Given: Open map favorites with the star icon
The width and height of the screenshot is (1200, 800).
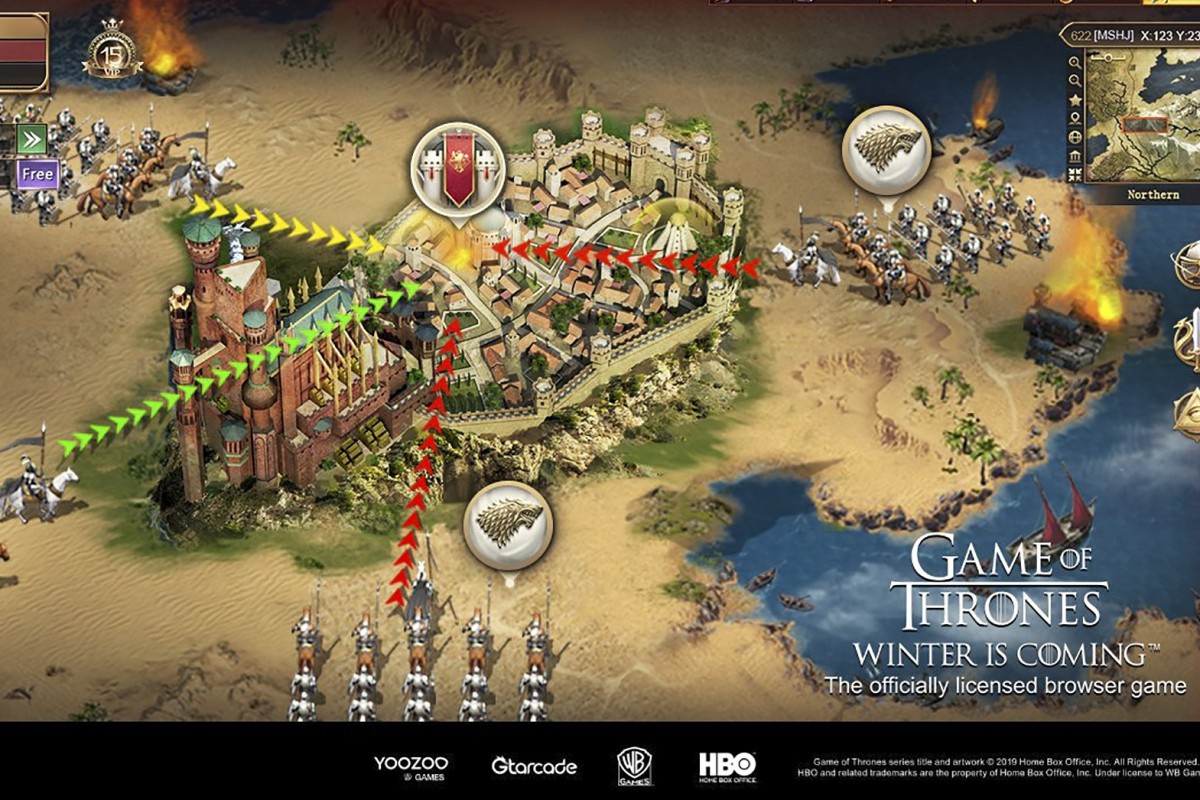Looking at the screenshot, I should tap(1075, 100).
